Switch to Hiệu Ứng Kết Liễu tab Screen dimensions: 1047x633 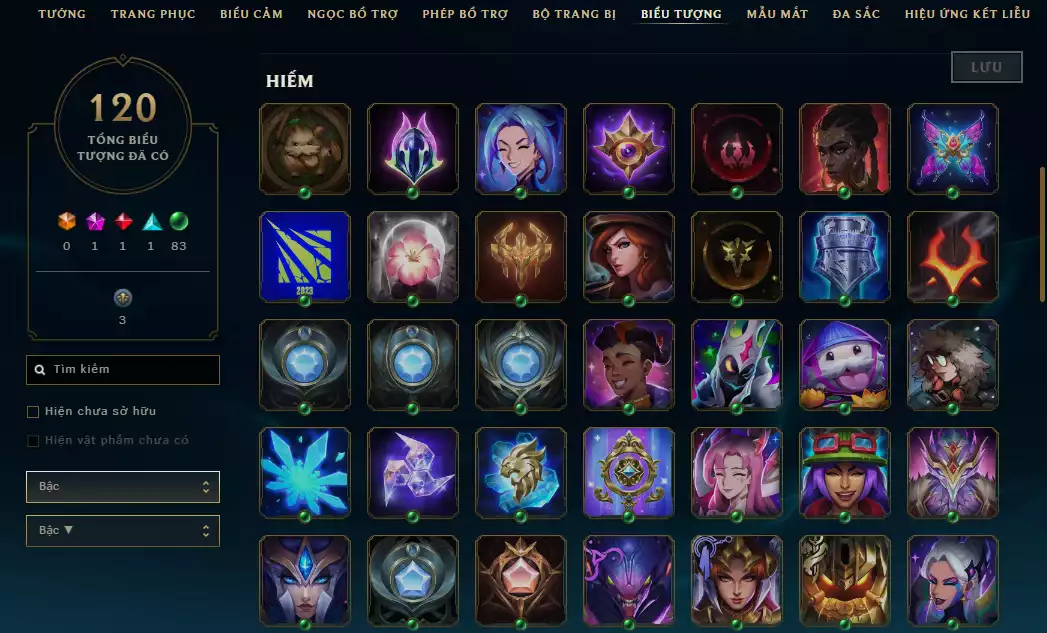pos(967,14)
